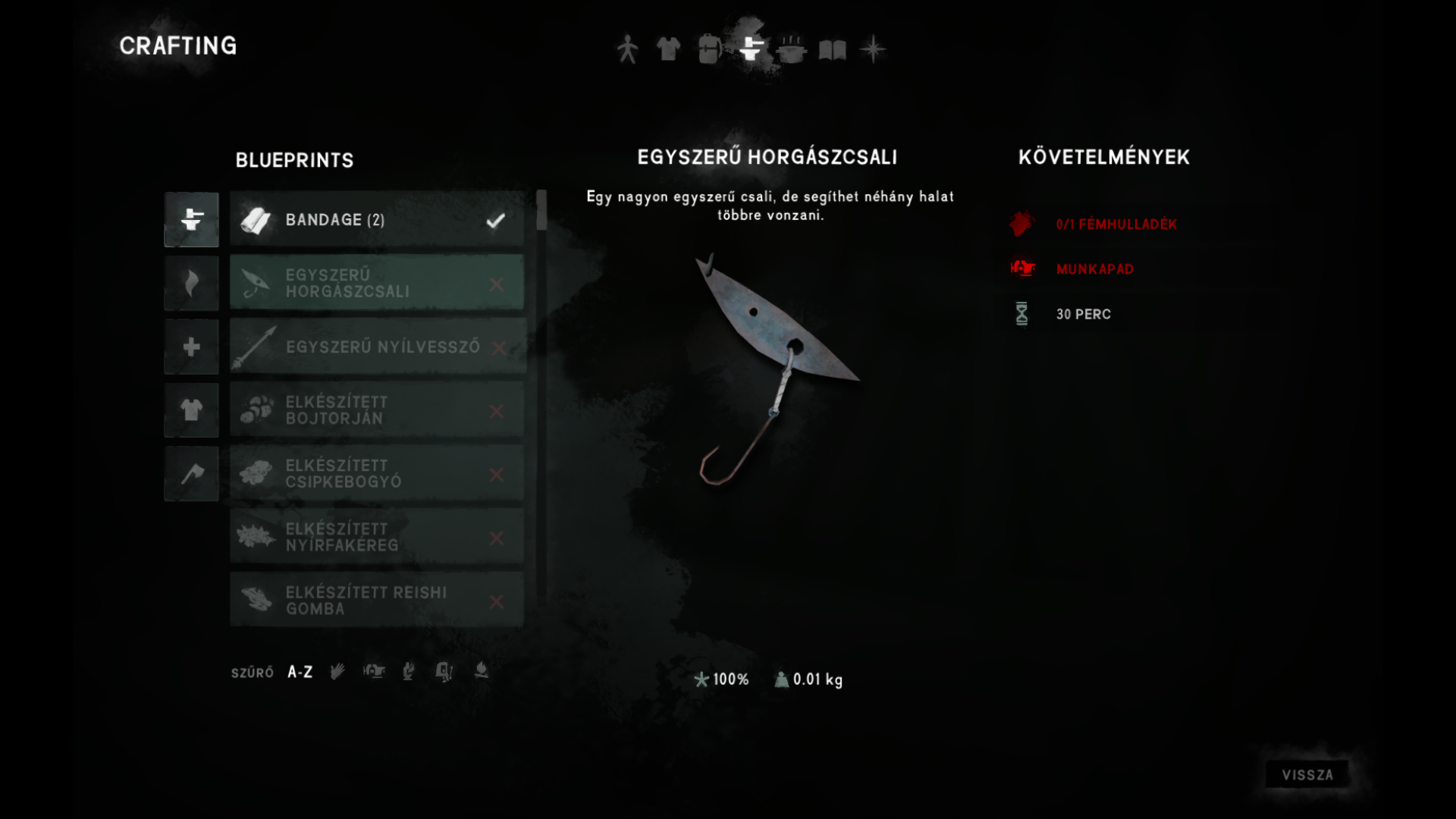
Task: Open the journal book tab
Action: tap(832, 50)
